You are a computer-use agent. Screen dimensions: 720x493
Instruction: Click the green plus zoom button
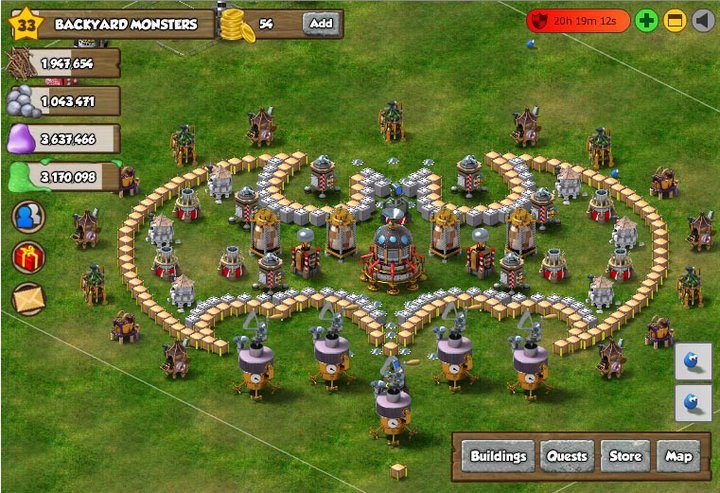(647, 21)
